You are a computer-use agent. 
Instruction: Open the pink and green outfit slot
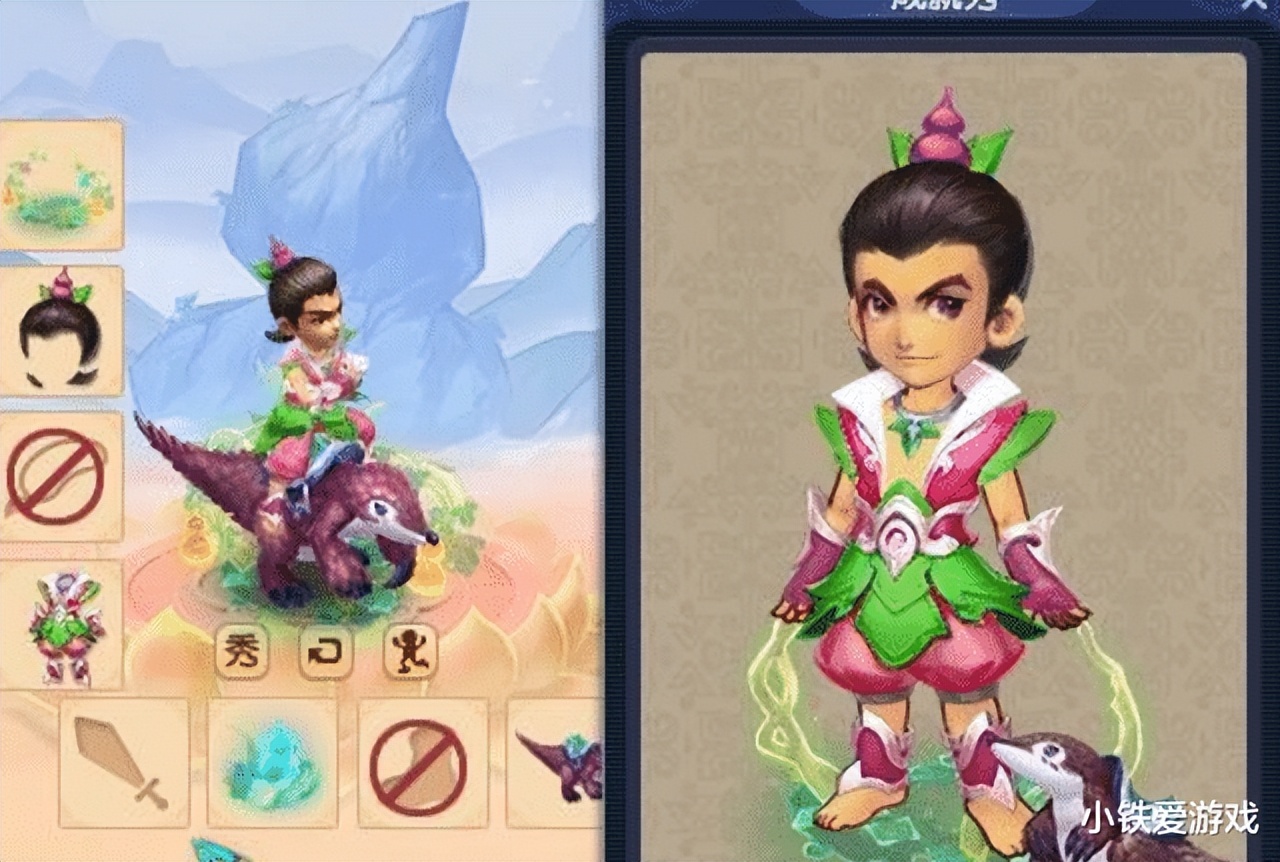(x=60, y=625)
